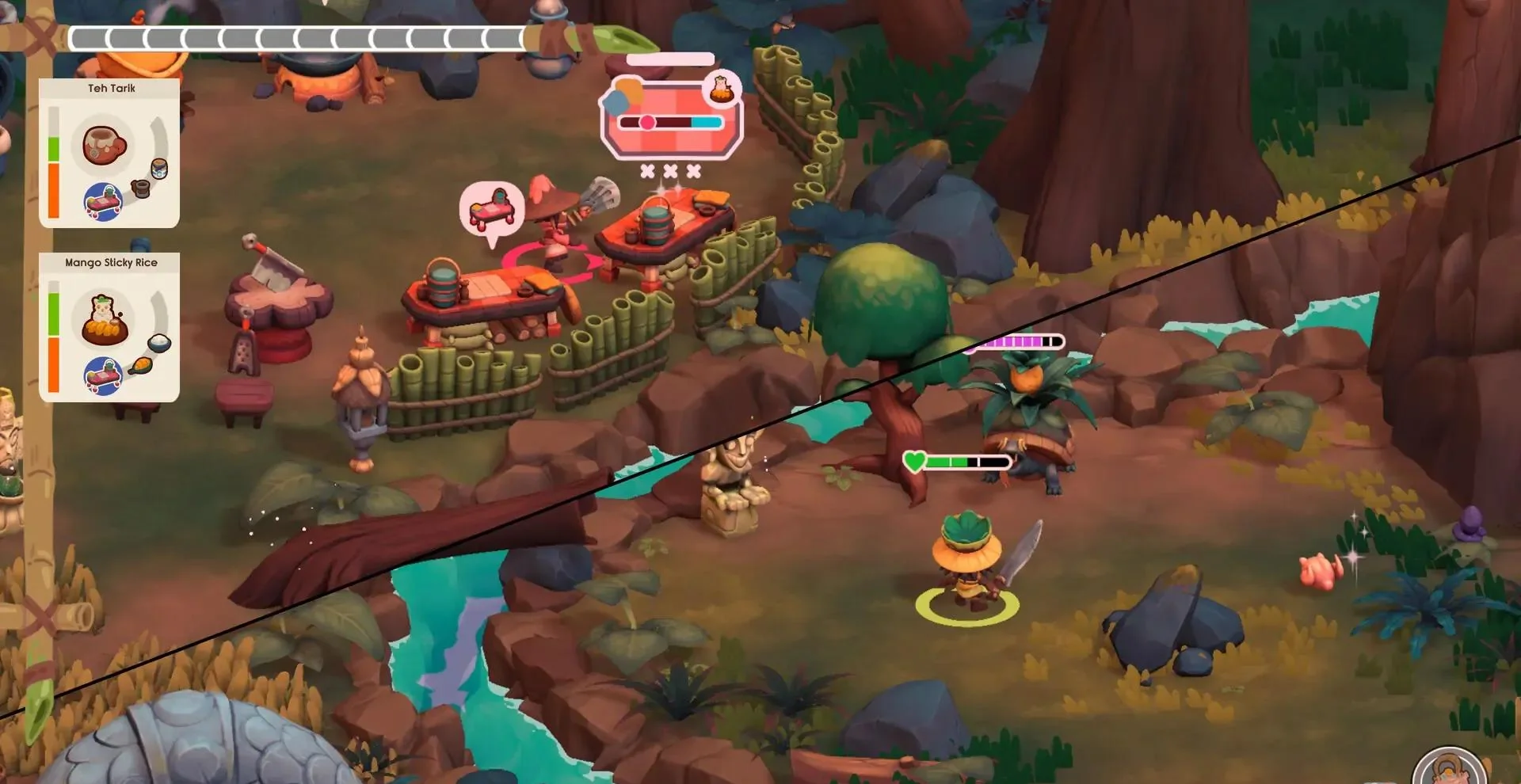
Task: Select the Mango Sticky Rice order card
Action: [x=109, y=327]
